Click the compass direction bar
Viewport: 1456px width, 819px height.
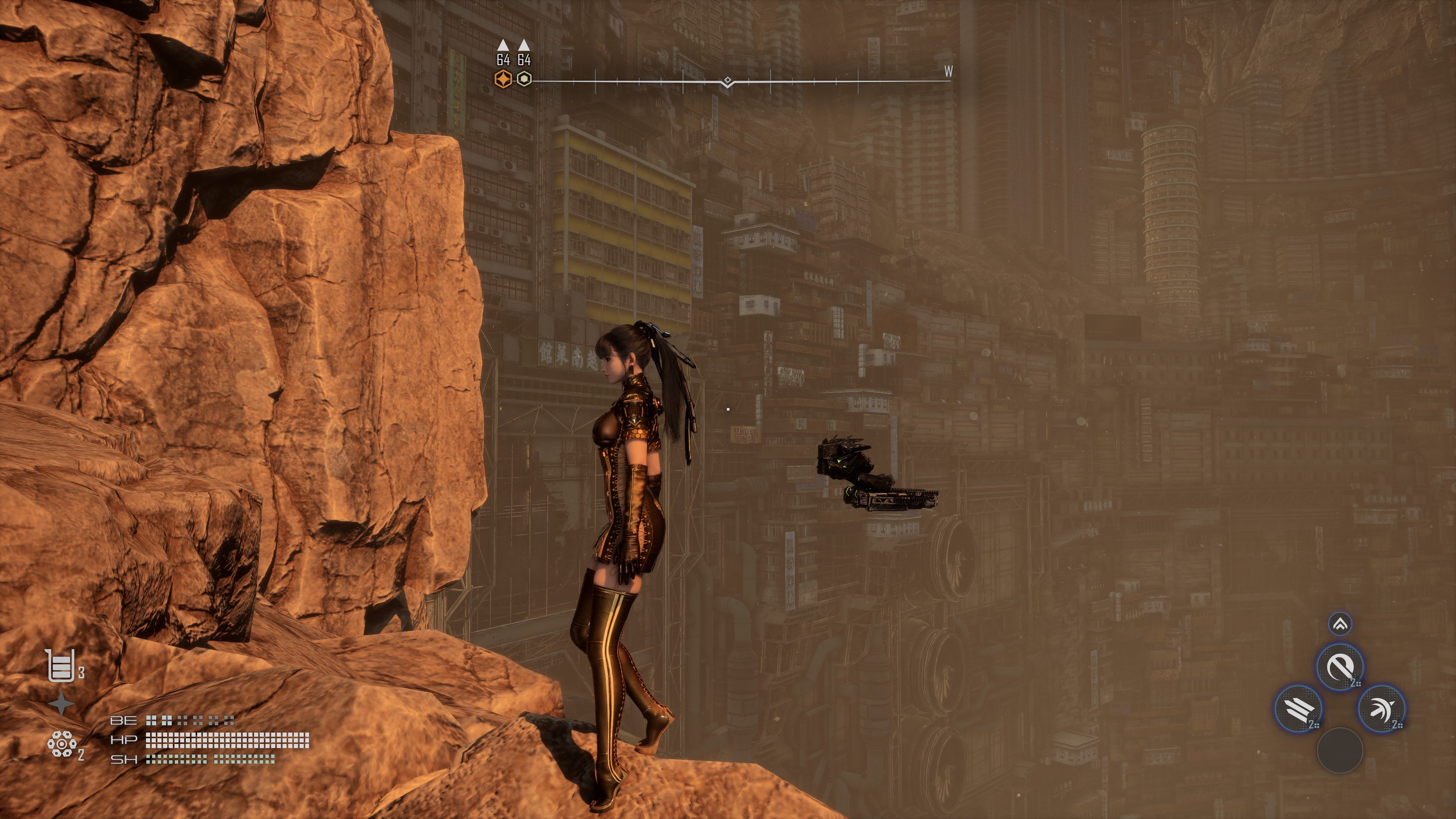click(735, 82)
